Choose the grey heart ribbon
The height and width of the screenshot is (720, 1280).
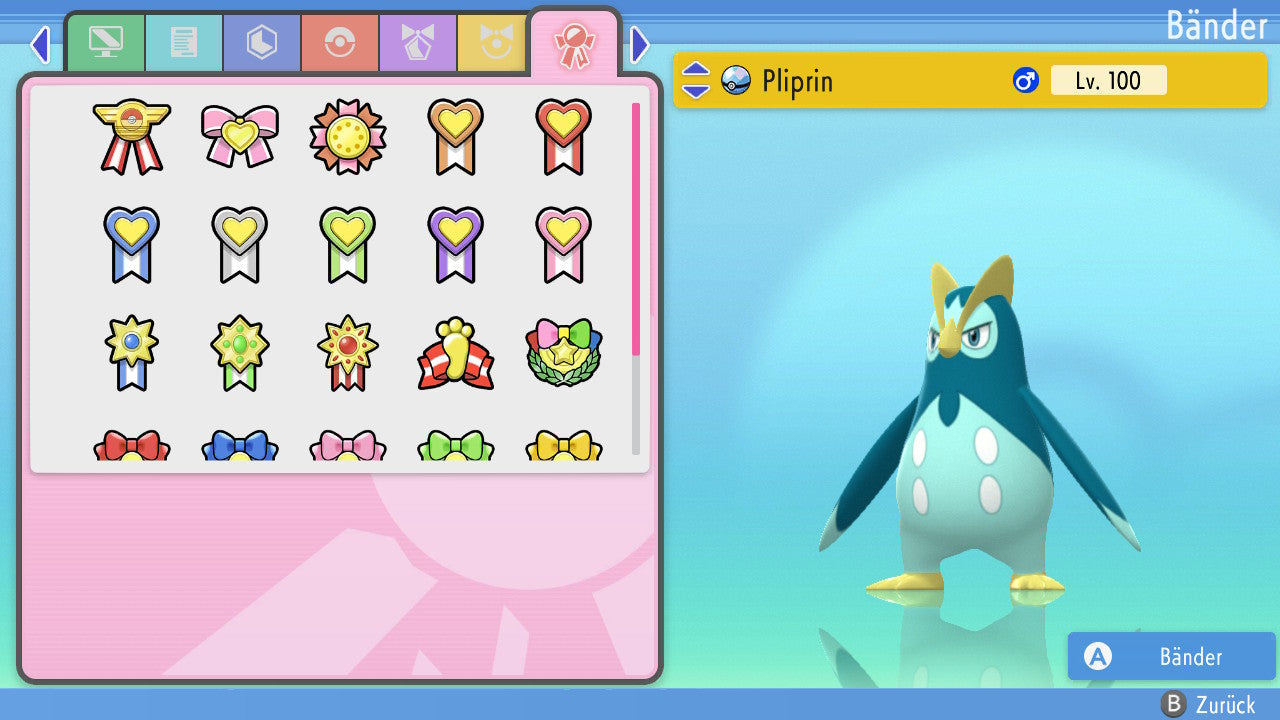click(240, 243)
